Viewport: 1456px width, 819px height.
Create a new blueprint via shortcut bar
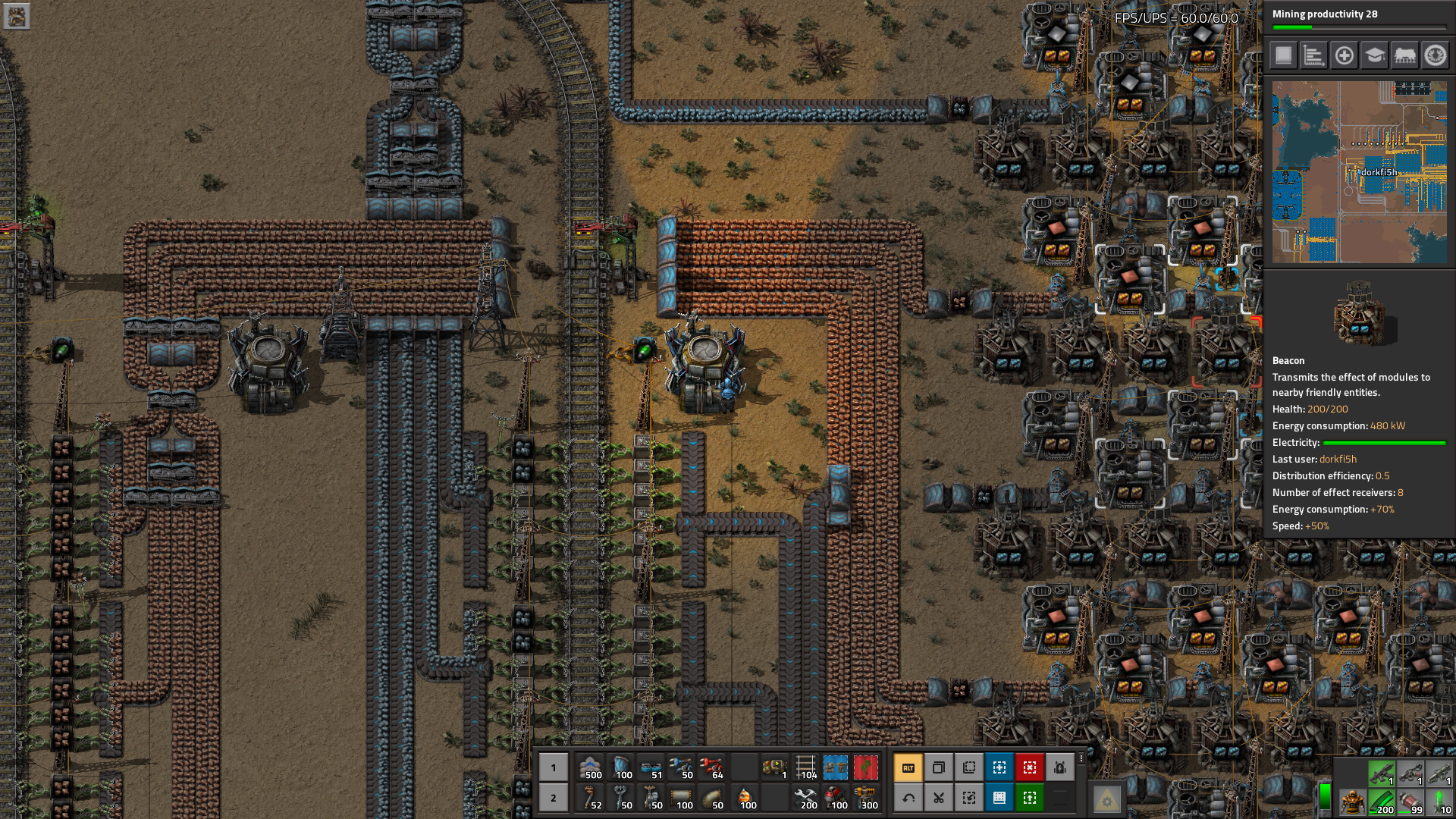click(x=999, y=768)
